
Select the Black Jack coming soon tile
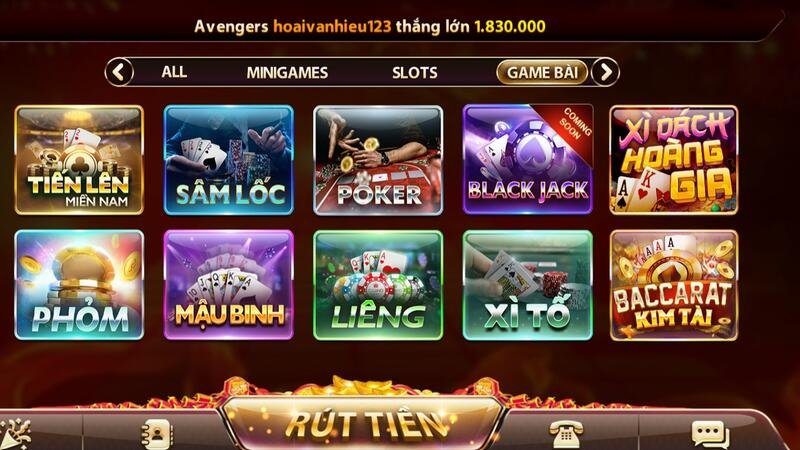tap(528, 159)
